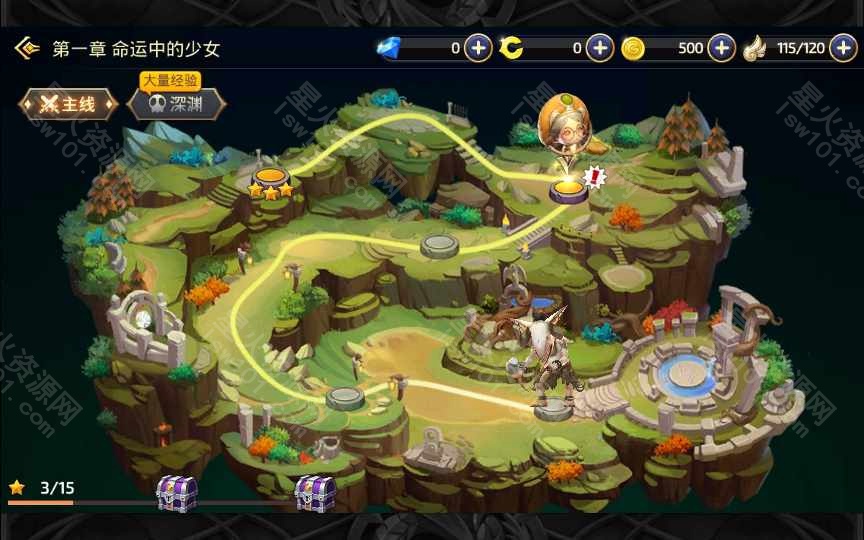Add more blue diamonds with plus button
Screen dimensions: 864x540
pyautogui.click(x=478, y=48)
